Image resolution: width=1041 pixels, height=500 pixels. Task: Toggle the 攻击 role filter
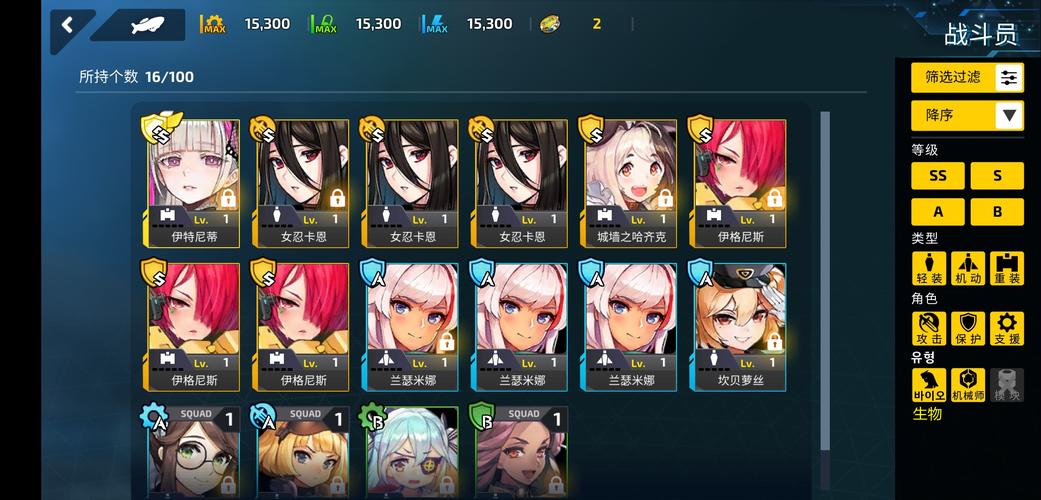tap(929, 328)
